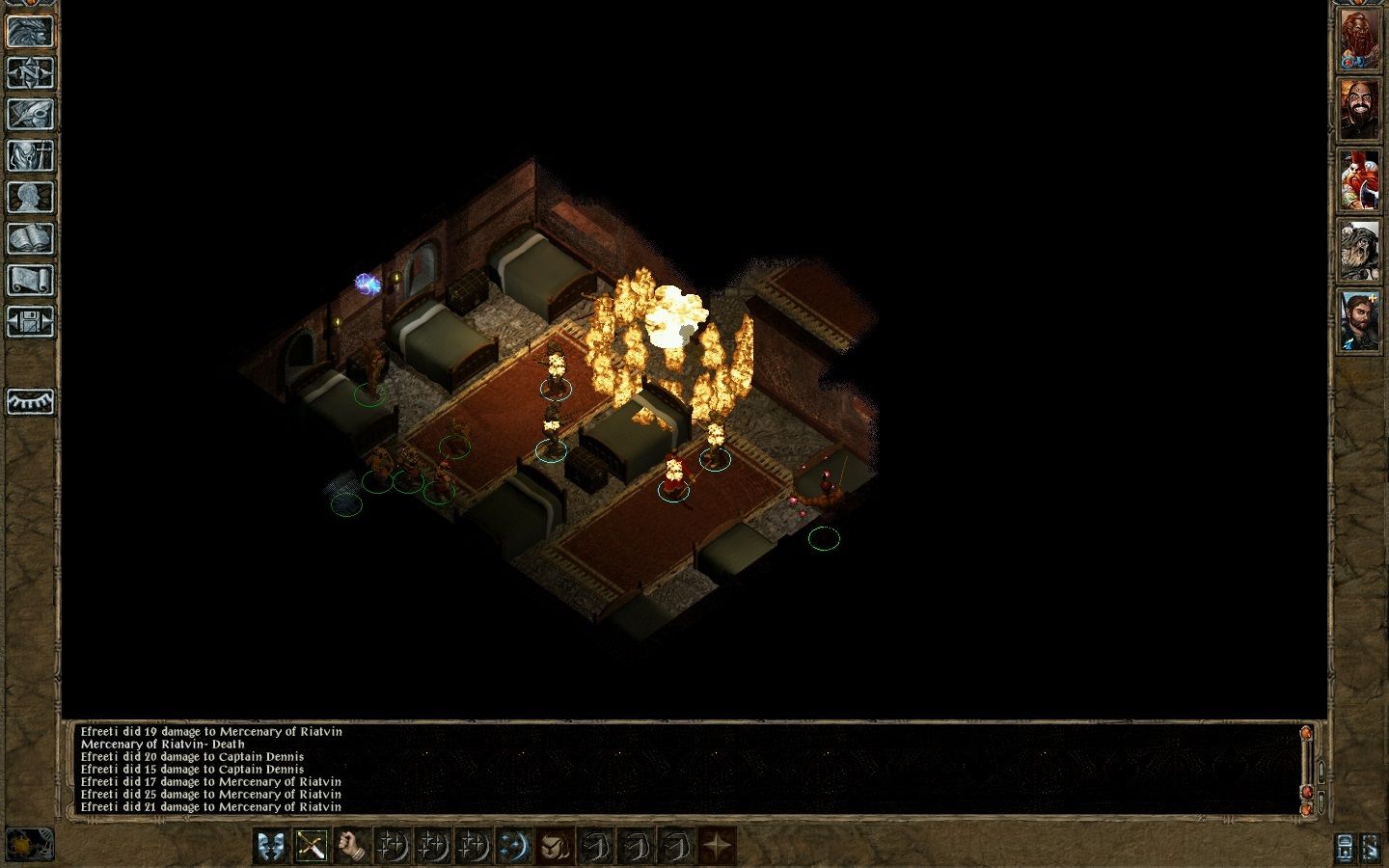The height and width of the screenshot is (868, 1389).
Task: Click the return-to-game helmet head button
Action: tap(30, 31)
